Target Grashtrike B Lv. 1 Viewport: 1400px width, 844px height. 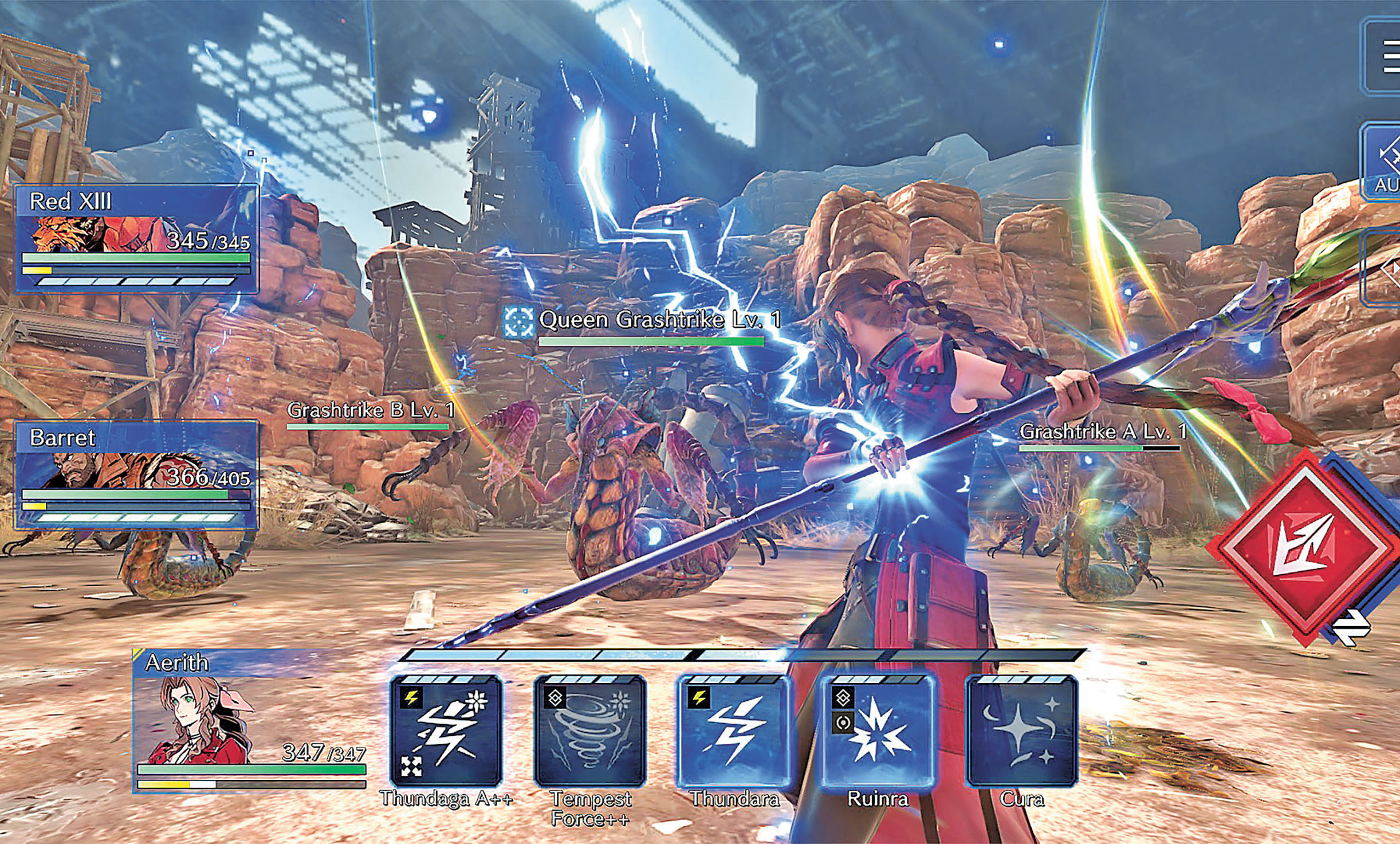click(x=371, y=411)
